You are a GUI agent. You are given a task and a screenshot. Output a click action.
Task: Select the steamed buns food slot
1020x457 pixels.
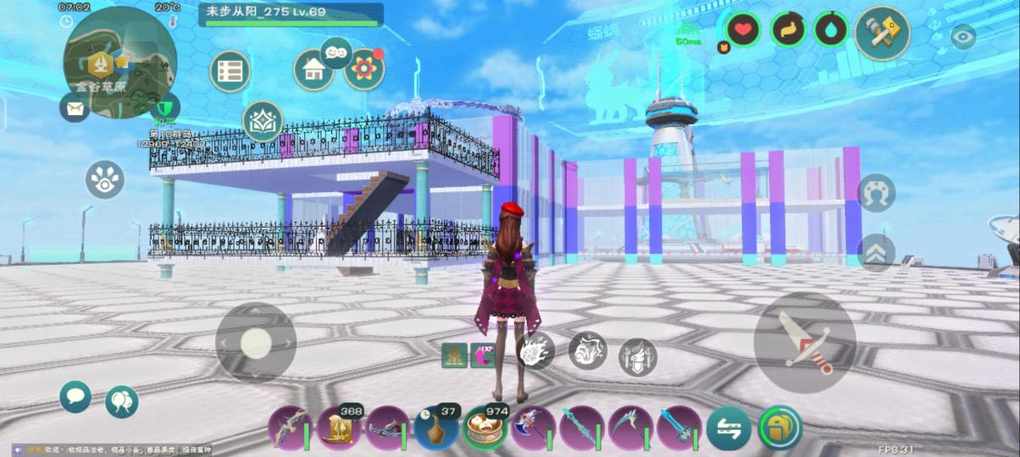click(x=484, y=428)
